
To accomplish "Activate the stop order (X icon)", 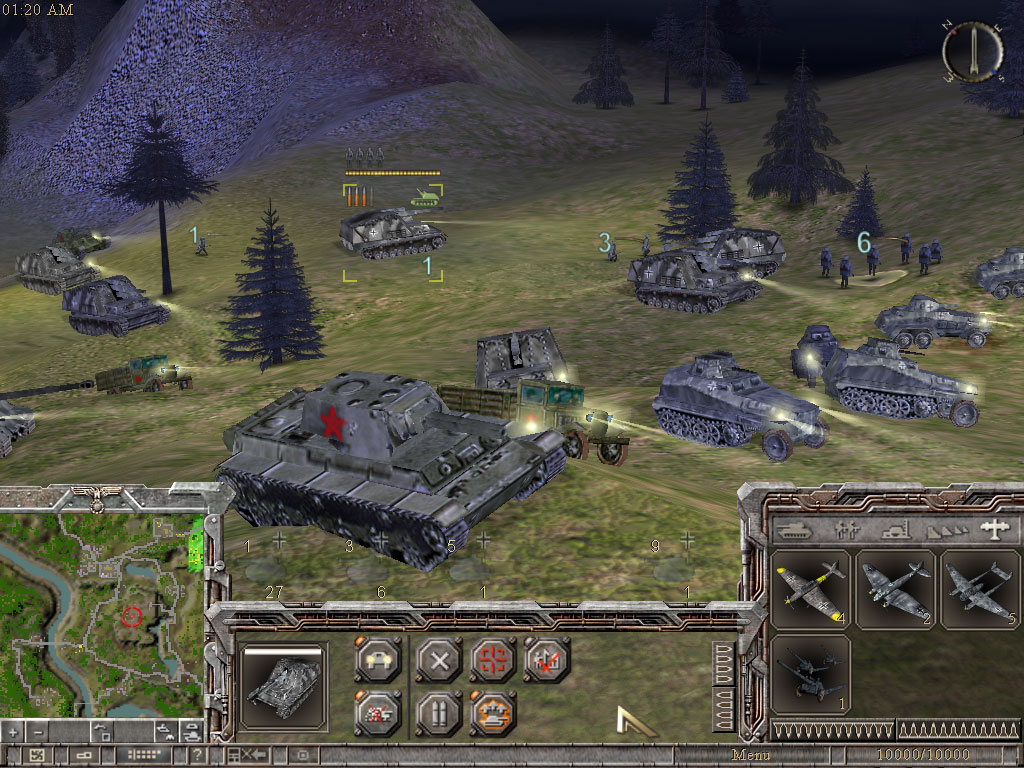I will click(437, 660).
